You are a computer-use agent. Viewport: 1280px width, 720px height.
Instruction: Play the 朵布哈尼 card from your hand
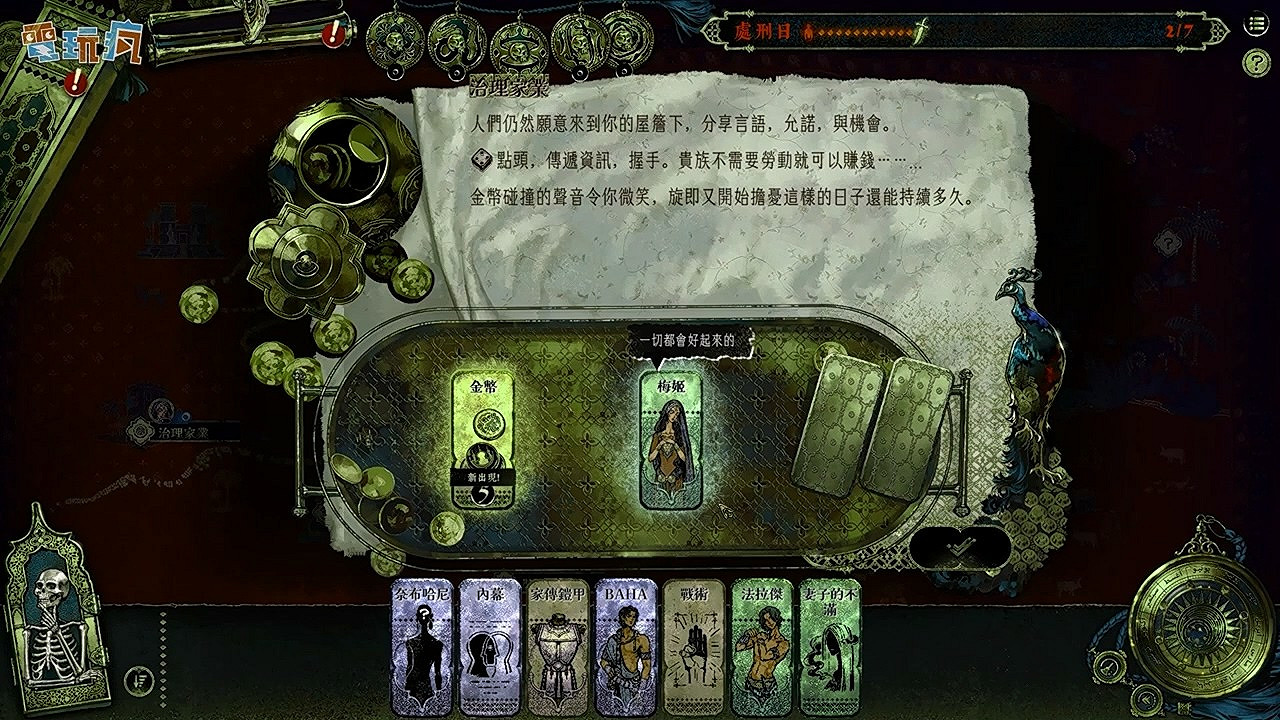(425, 645)
